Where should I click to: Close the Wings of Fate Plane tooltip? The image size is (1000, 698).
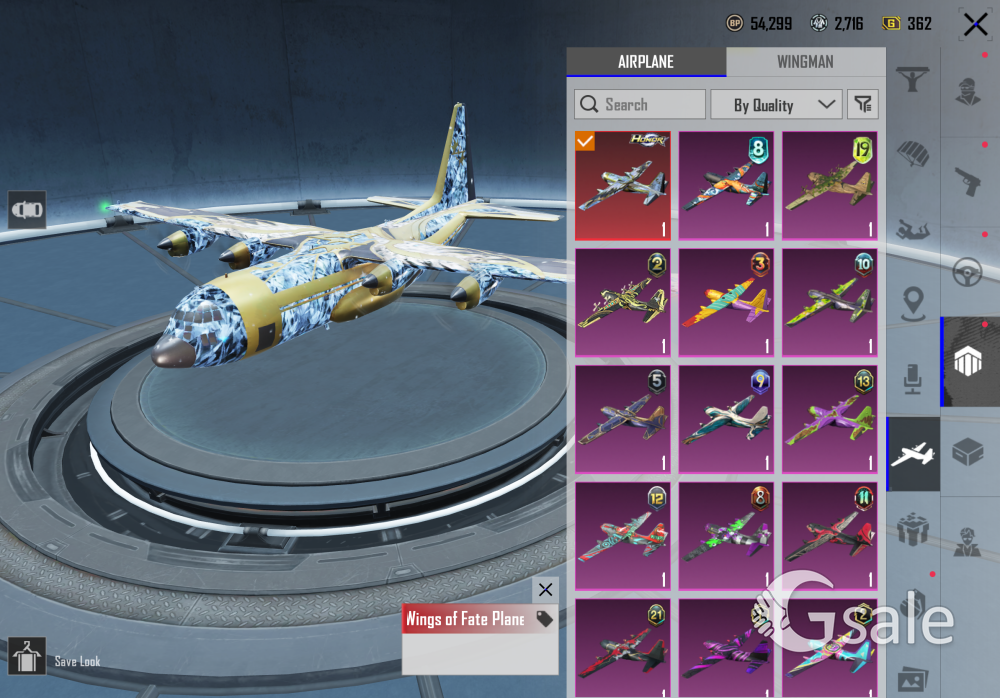[544, 590]
